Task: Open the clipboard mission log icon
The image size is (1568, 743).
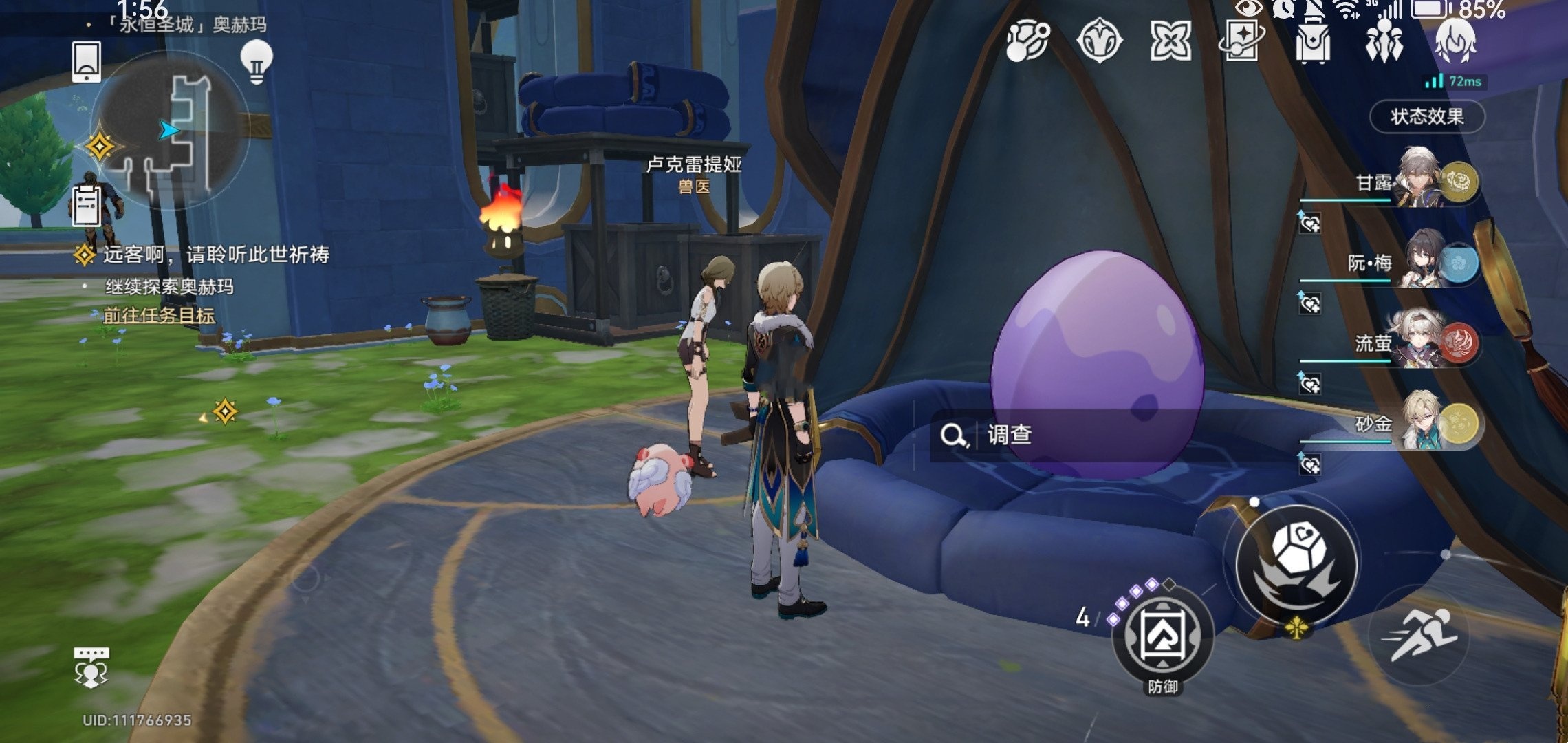Action: click(x=87, y=206)
